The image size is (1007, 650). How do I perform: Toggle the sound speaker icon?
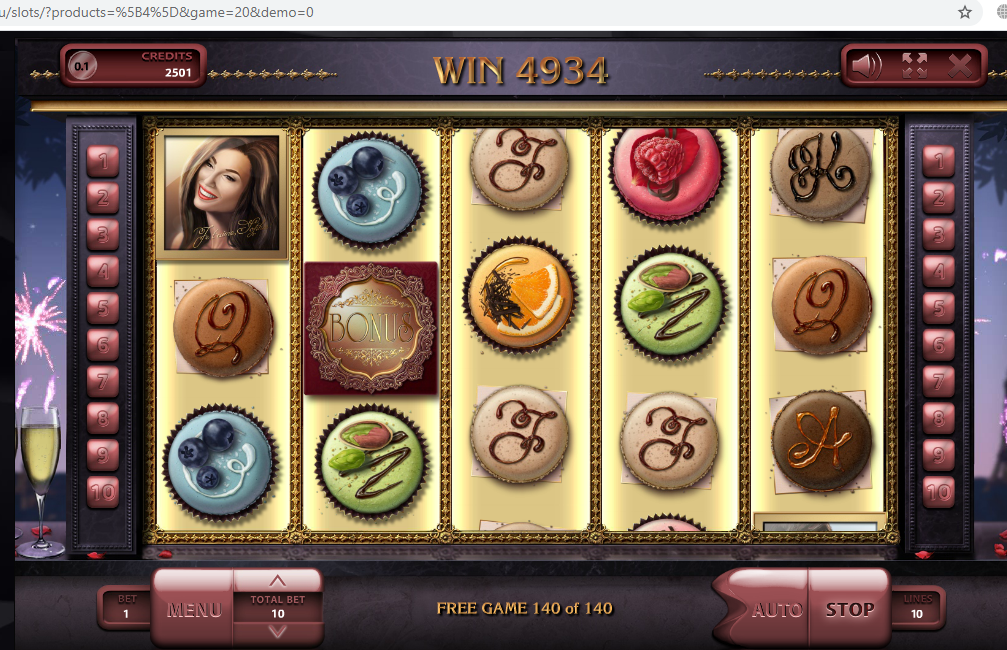click(866, 66)
